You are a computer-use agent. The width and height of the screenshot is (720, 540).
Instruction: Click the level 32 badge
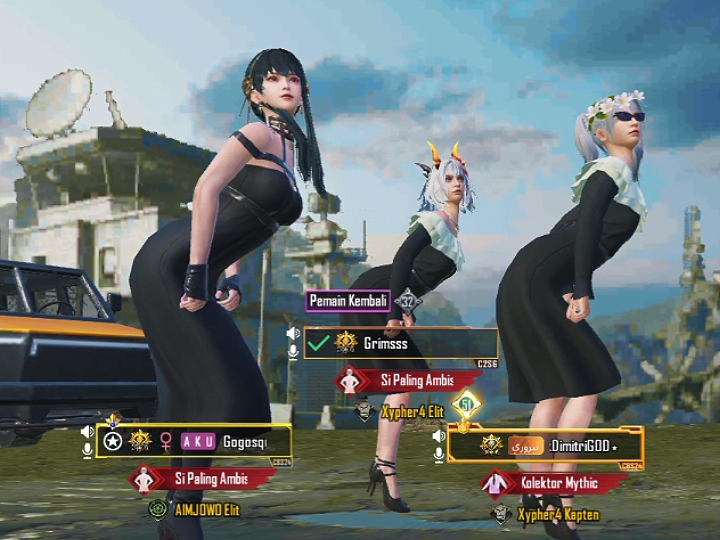pos(407,300)
